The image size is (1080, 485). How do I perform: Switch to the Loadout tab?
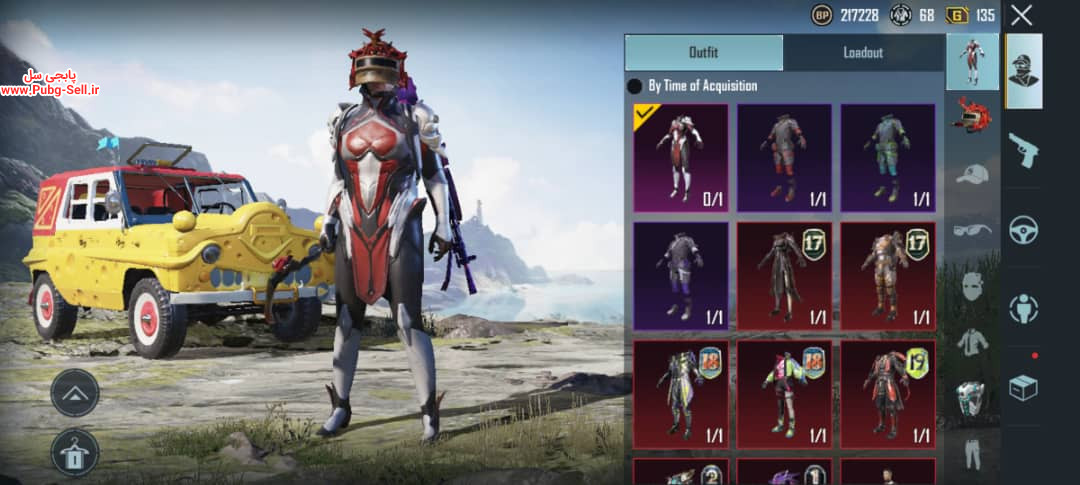point(863,53)
